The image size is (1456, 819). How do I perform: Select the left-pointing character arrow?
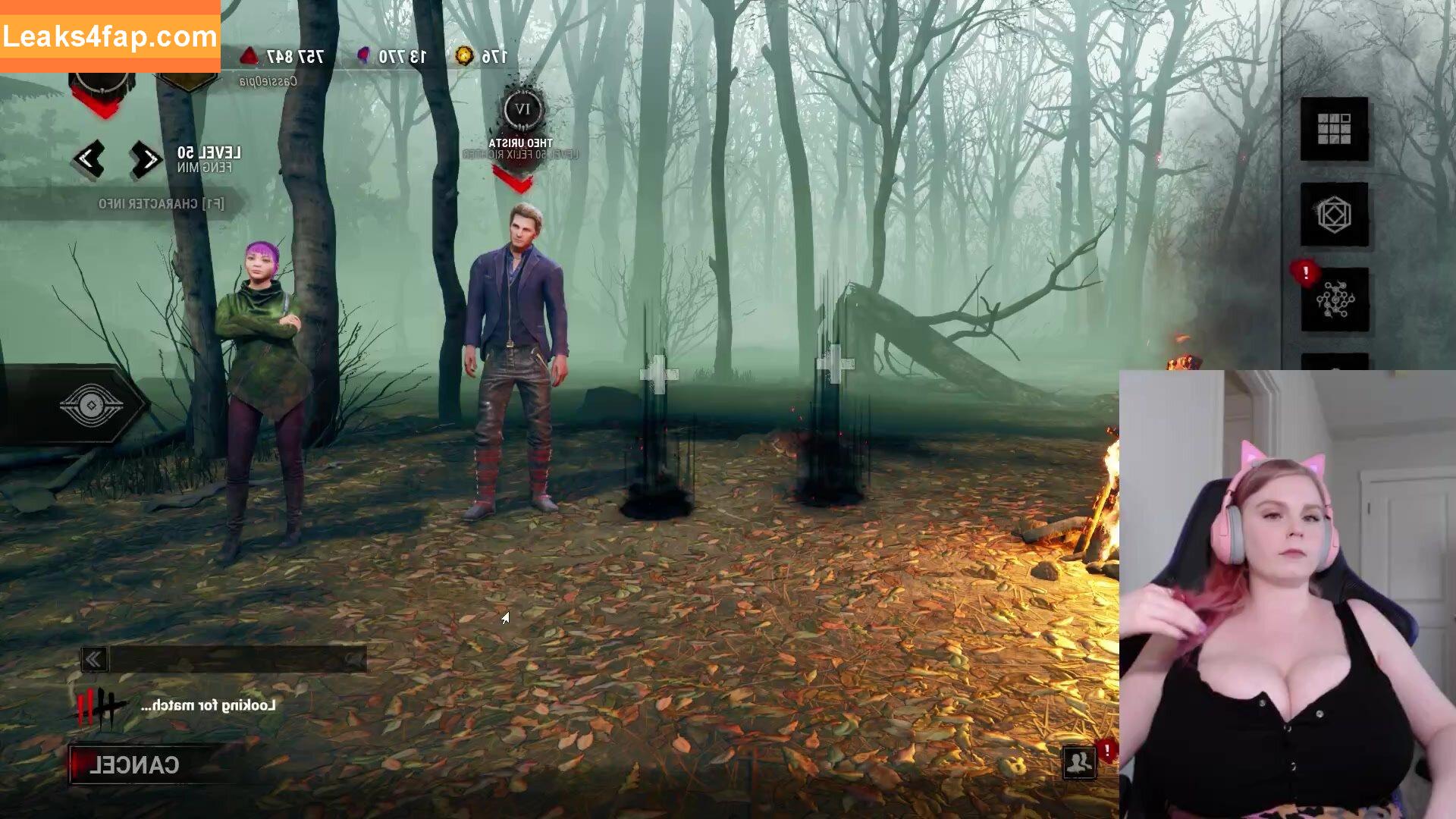[88, 159]
